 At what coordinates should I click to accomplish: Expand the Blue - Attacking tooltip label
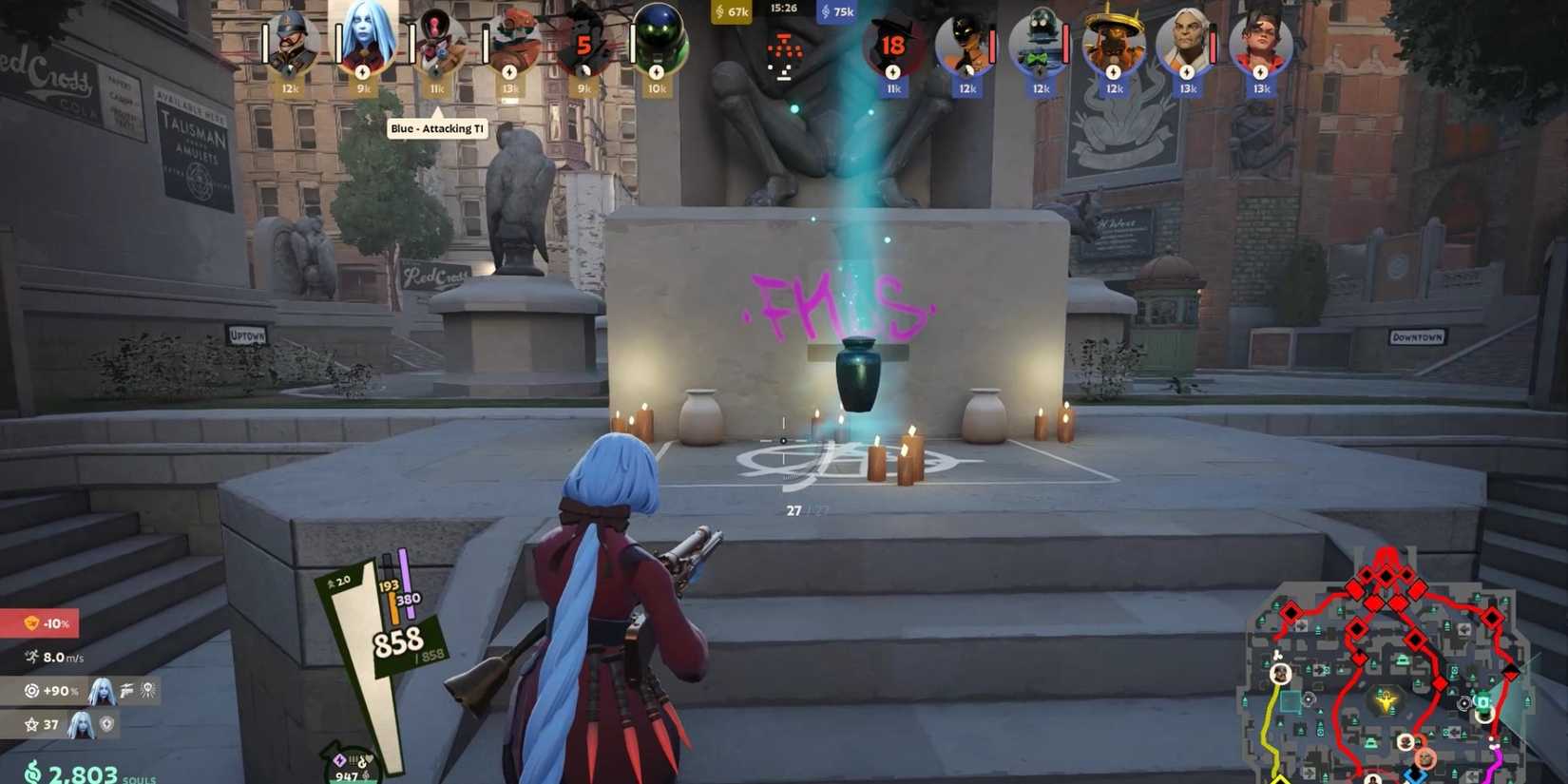[x=437, y=127]
